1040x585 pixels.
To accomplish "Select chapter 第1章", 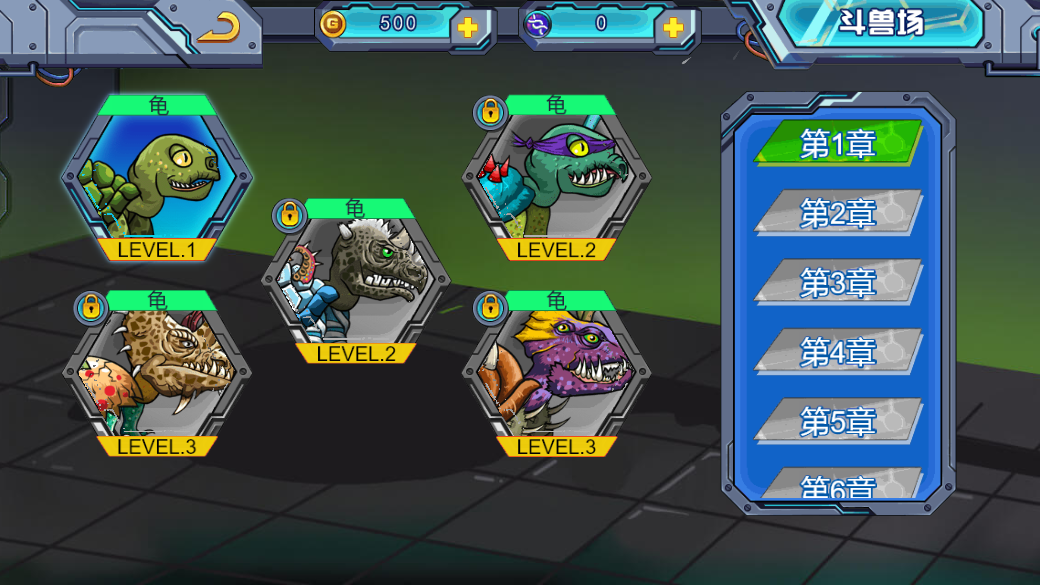I will pos(838,144).
